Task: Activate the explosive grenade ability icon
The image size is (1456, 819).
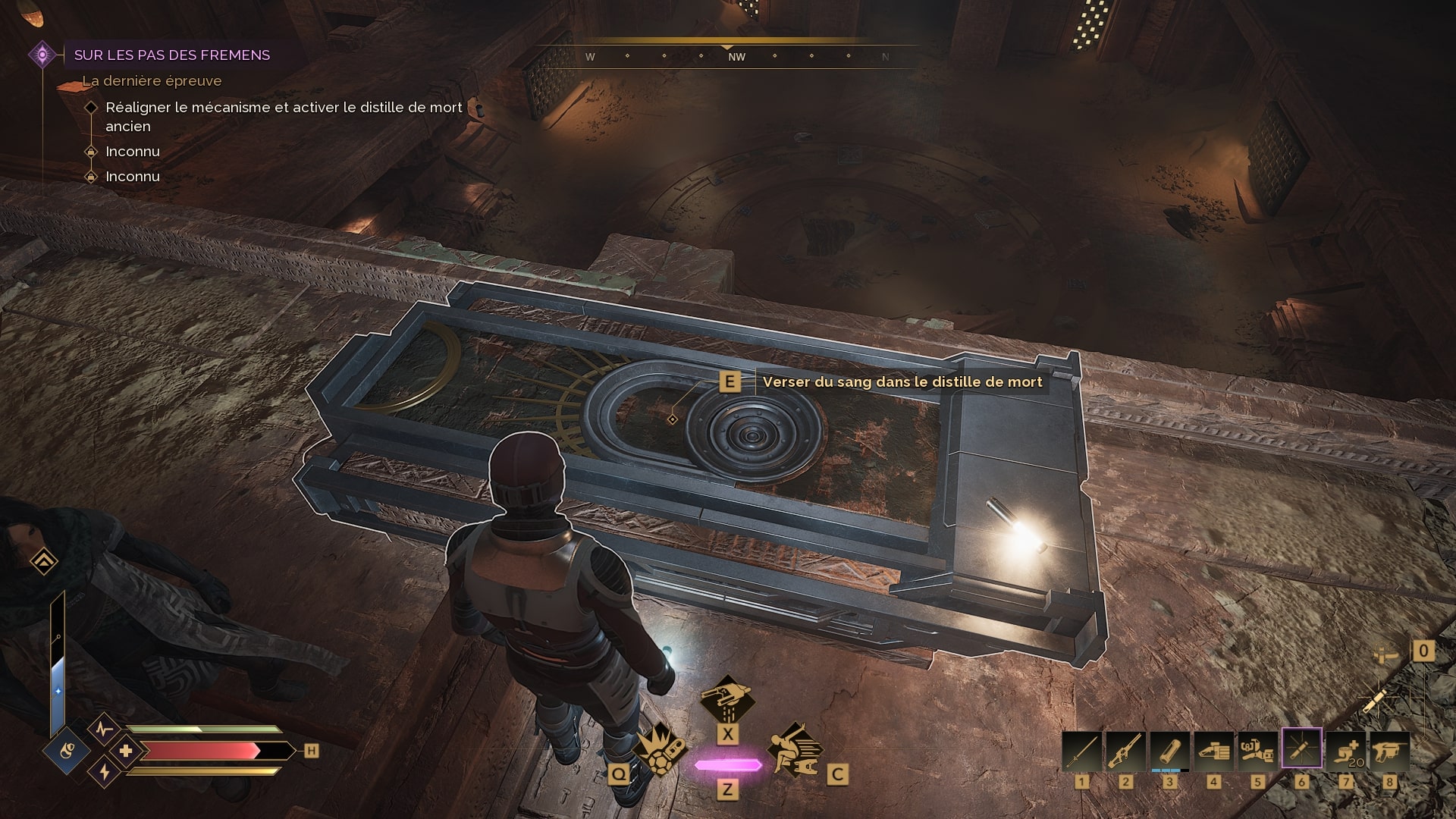Action: coord(658,748)
